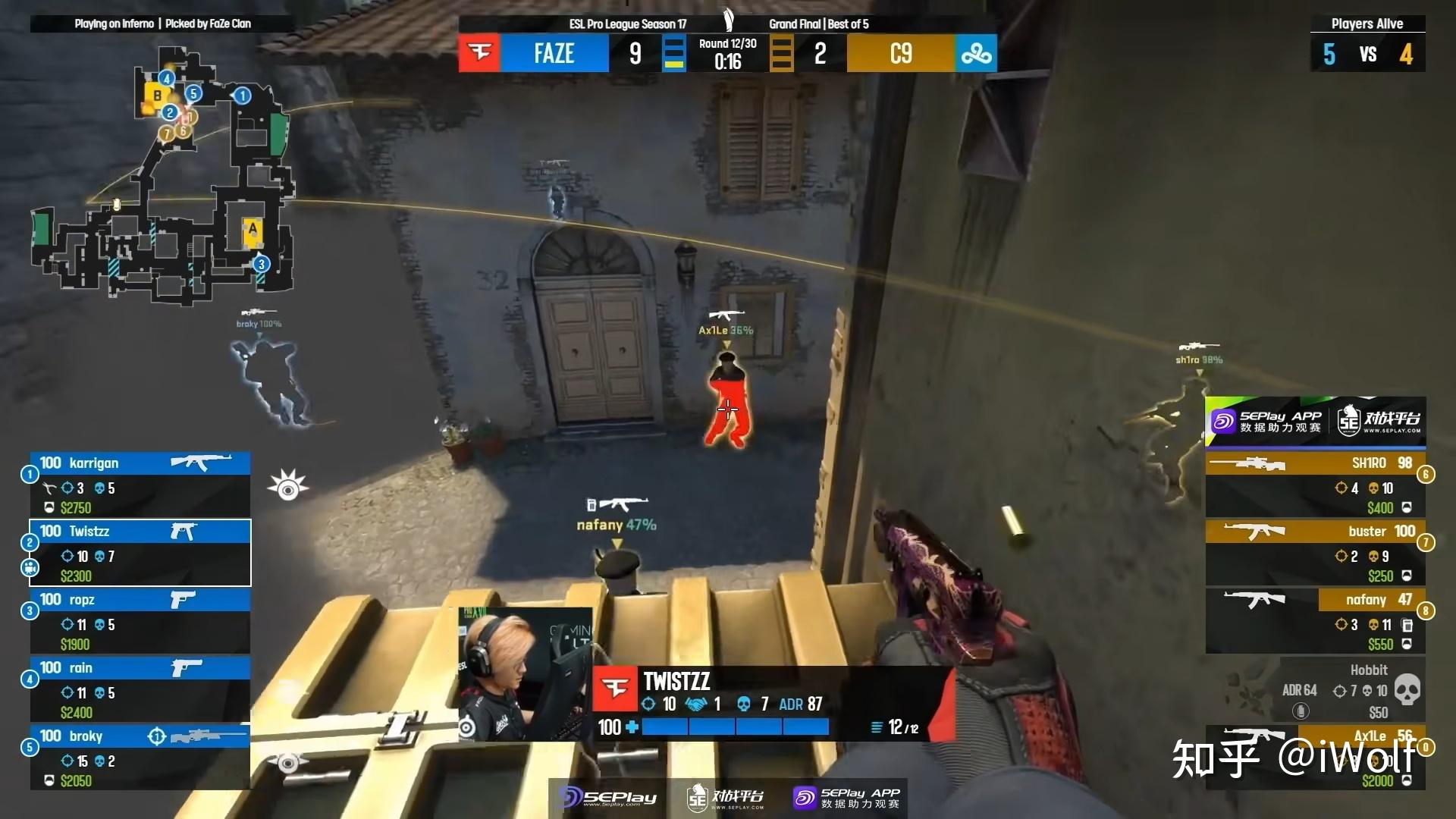The width and height of the screenshot is (1456, 819).
Task: Click the TWISTZZ name in the spectated-player panel
Action: click(676, 681)
